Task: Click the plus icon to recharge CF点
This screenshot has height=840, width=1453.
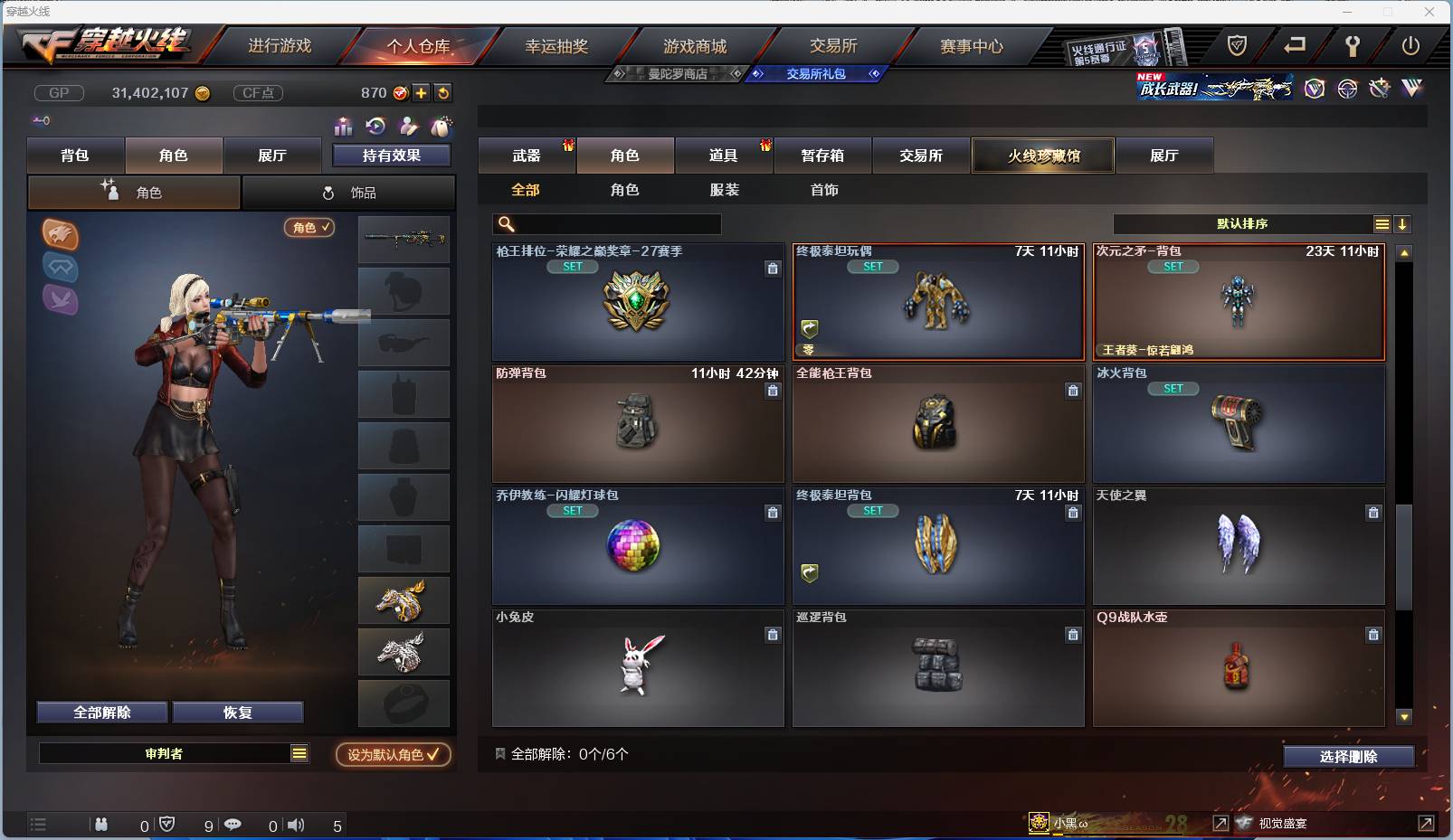Action: pyautogui.click(x=422, y=92)
